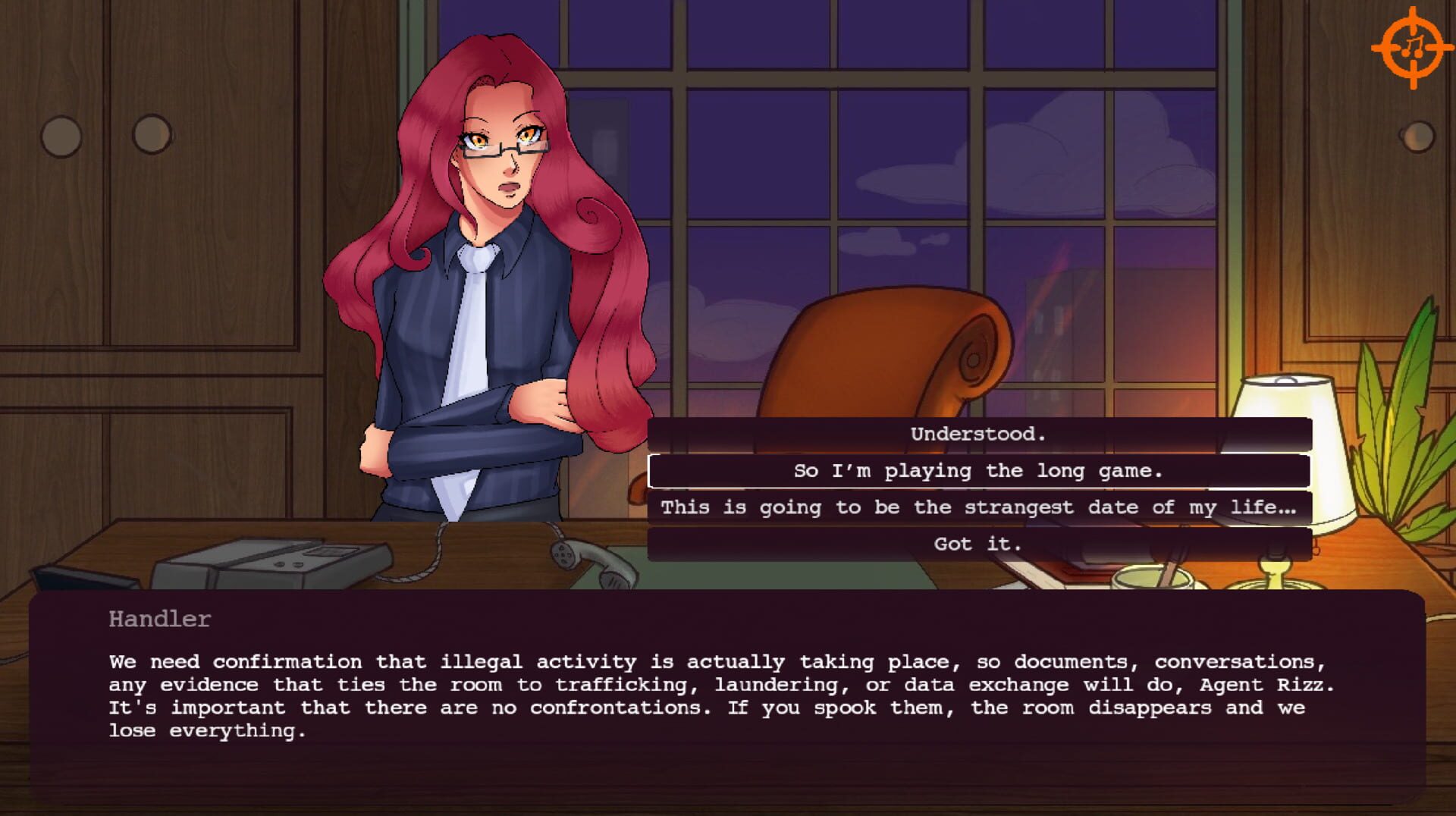The height and width of the screenshot is (816, 1456).
Task: Select the "Got it." response
Action: pos(978,544)
